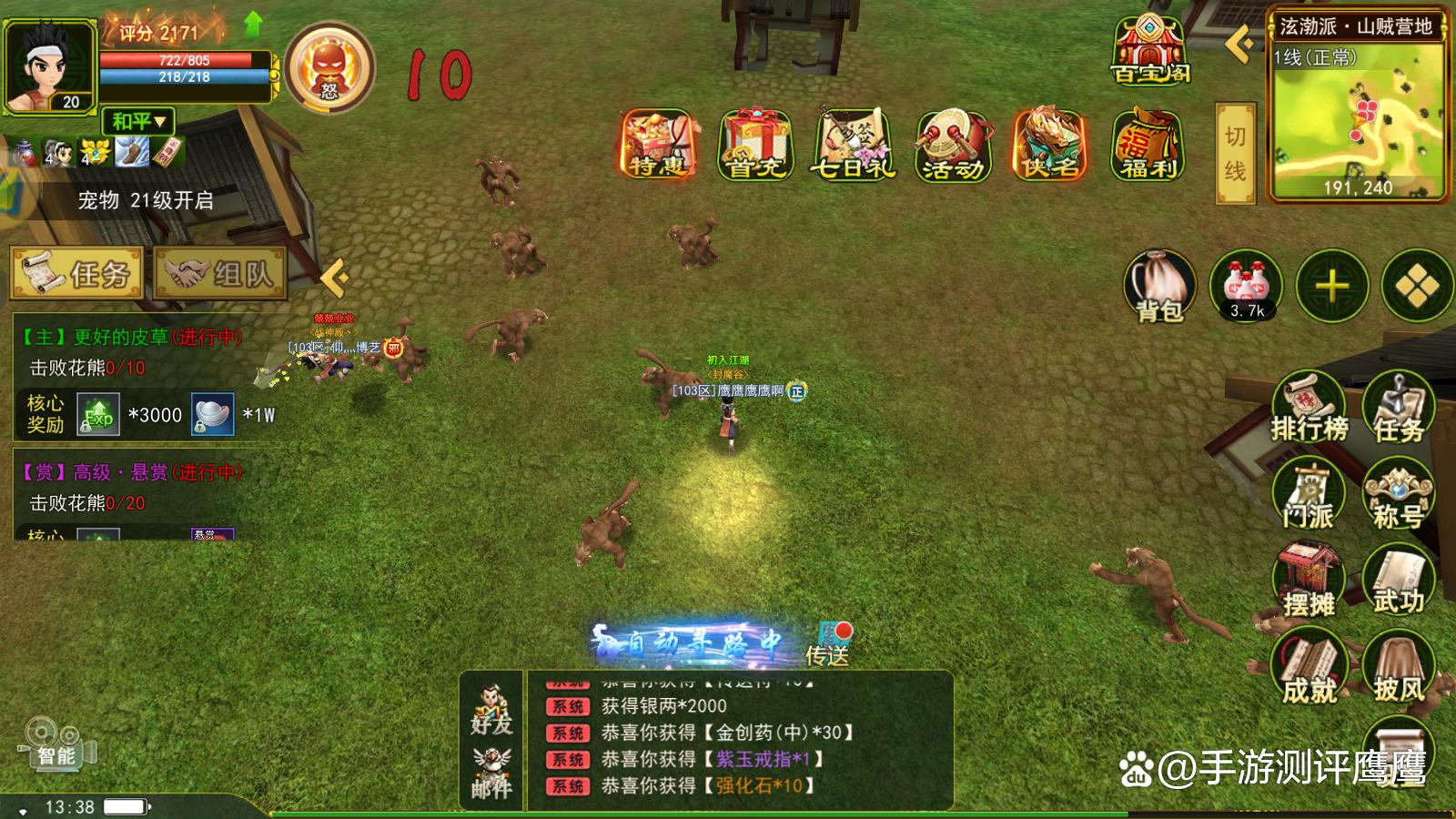The height and width of the screenshot is (819, 1456).
Task: Open the 背包 backpack
Action: (1159, 287)
